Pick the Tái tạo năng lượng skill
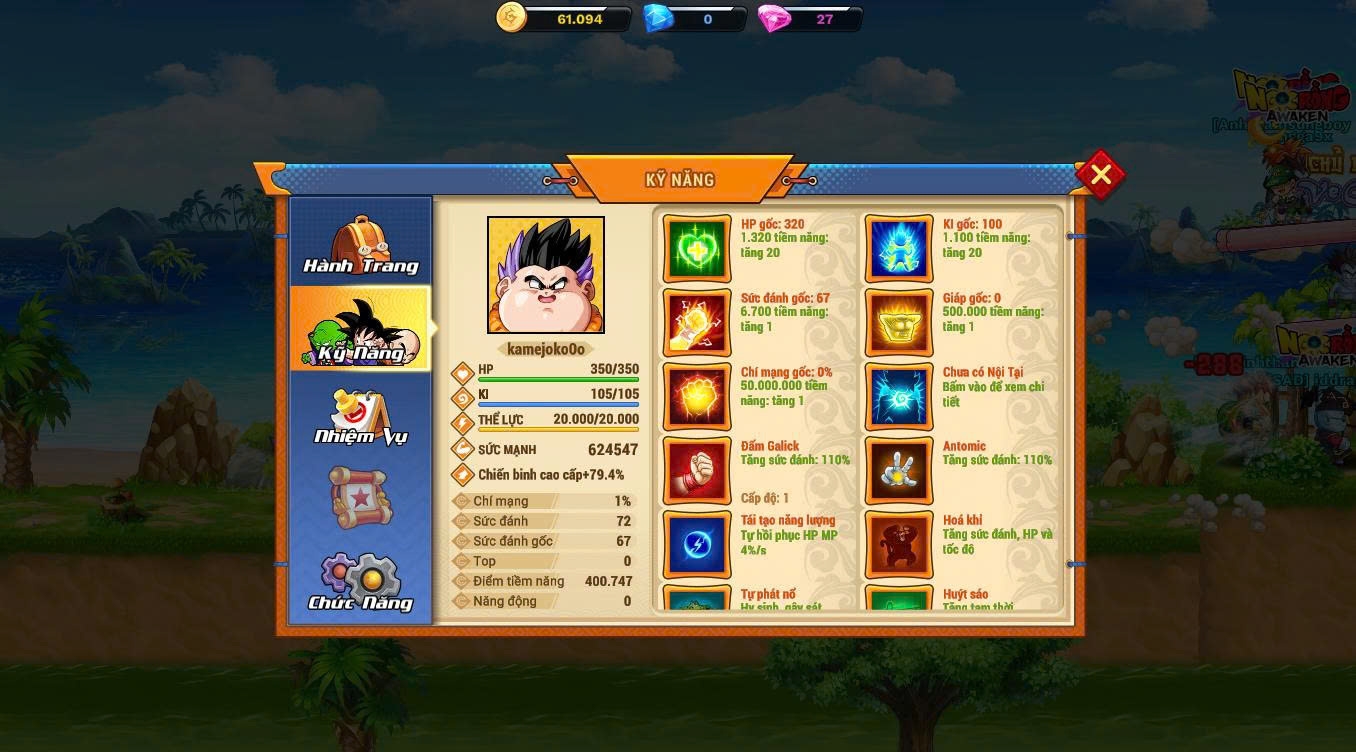The image size is (1356, 752). (697, 545)
